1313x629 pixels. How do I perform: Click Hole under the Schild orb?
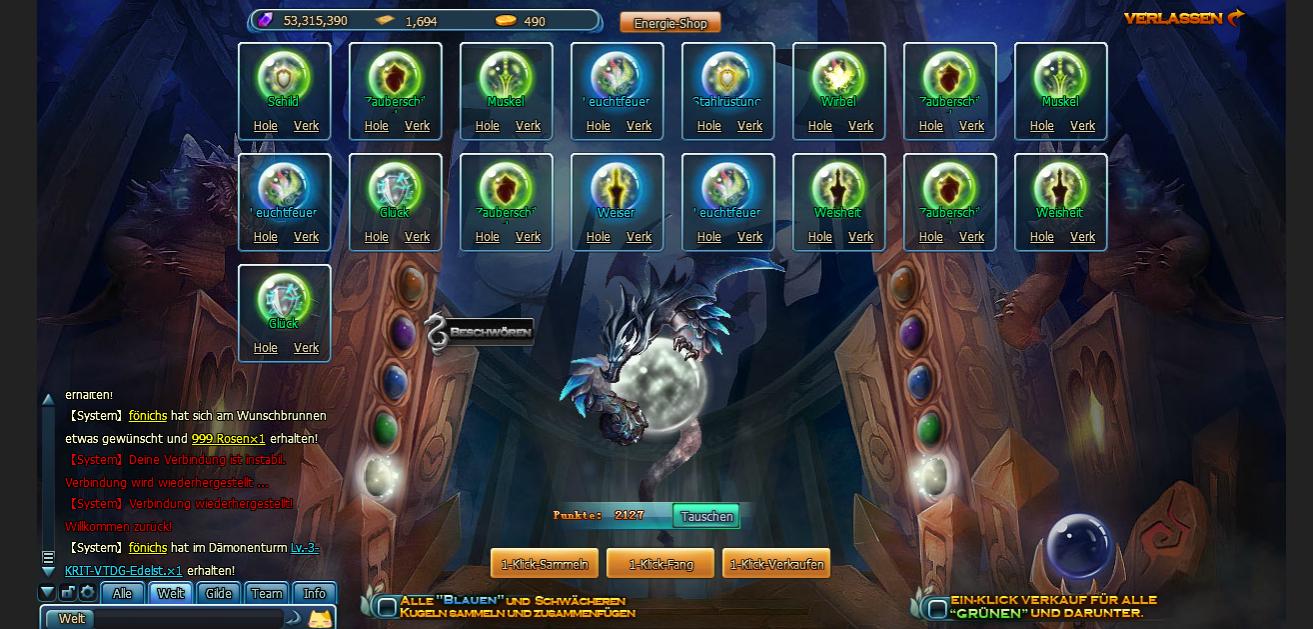(266, 126)
